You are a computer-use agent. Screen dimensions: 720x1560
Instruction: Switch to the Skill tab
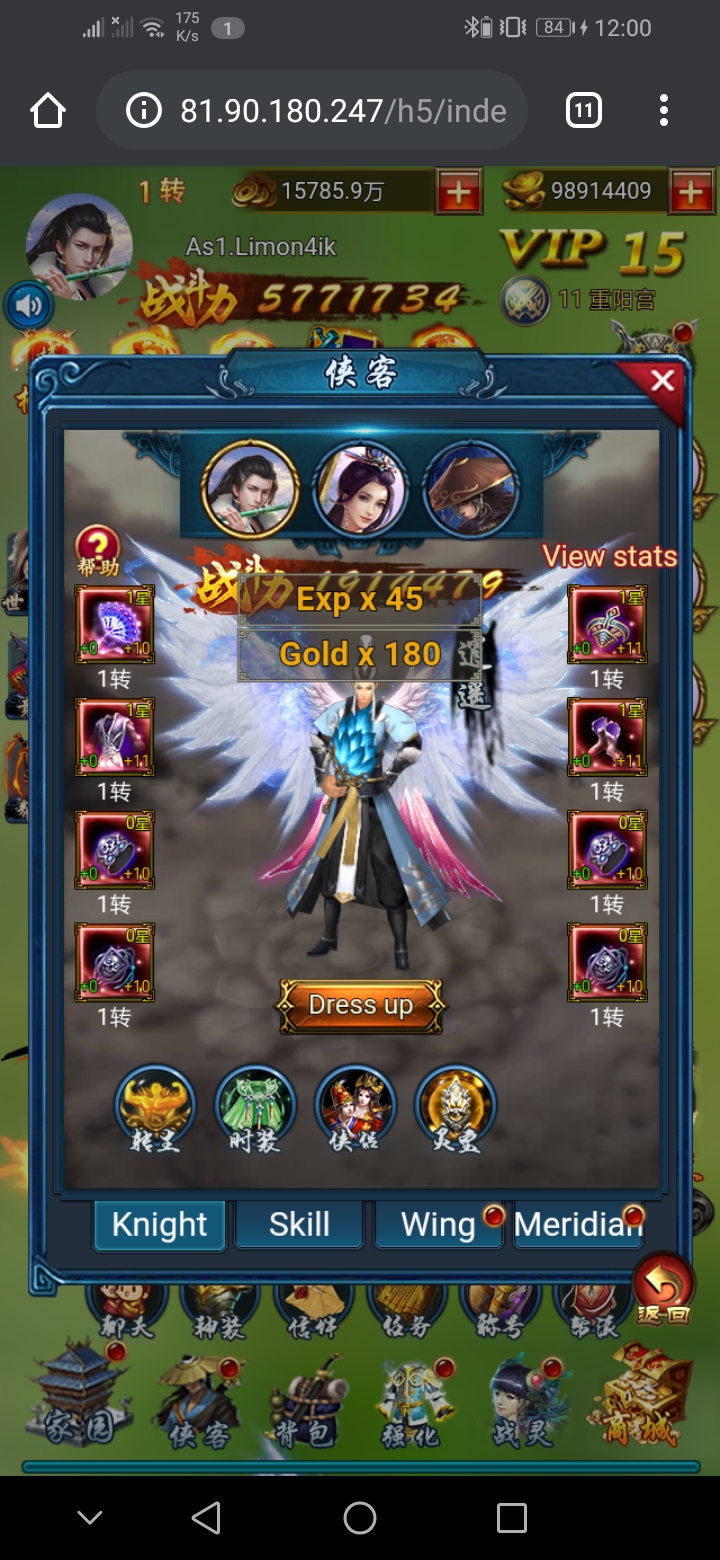299,1225
